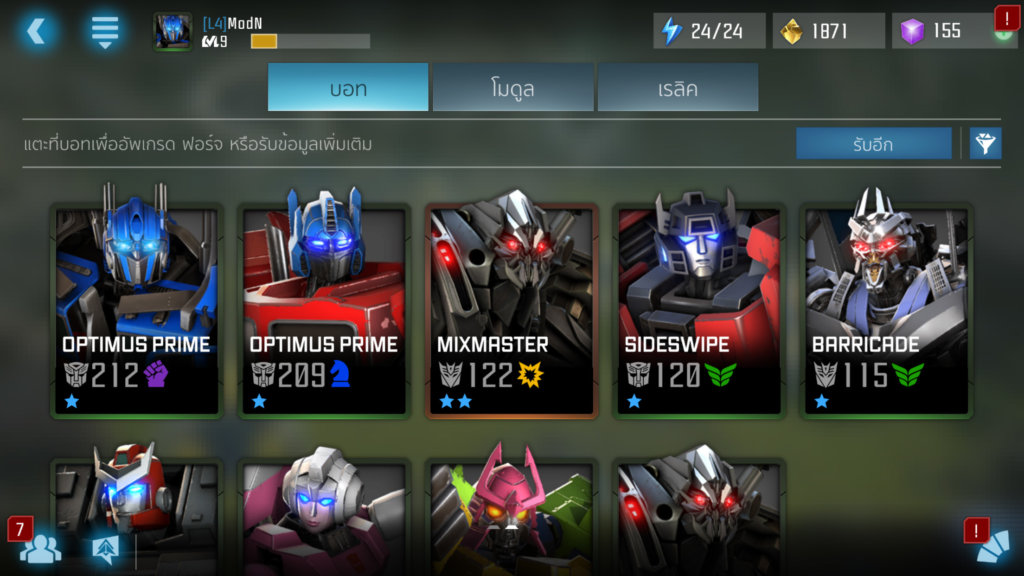This screenshot has width=1024, height=576.
Task: Open the gold 1871 currency panel
Action: click(x=828, y=31)
